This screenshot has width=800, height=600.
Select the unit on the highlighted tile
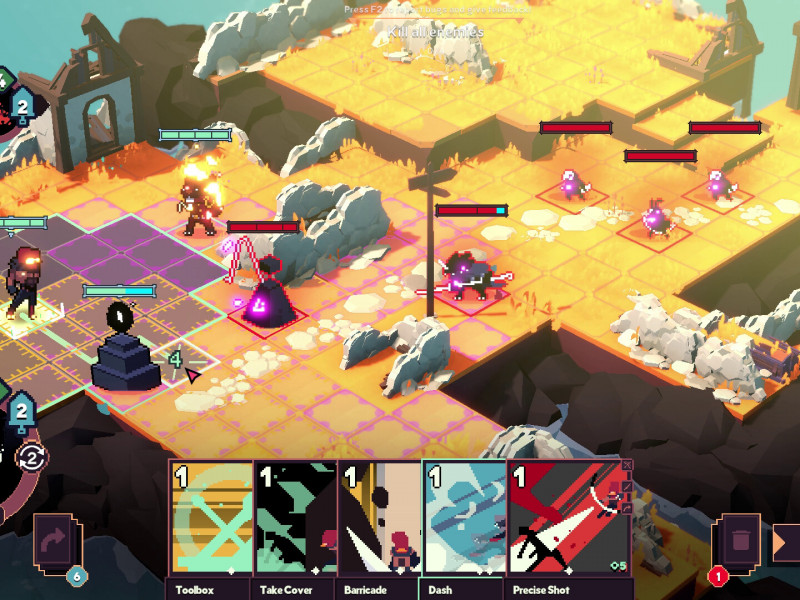pyautogui.click(x=22, y=285)
